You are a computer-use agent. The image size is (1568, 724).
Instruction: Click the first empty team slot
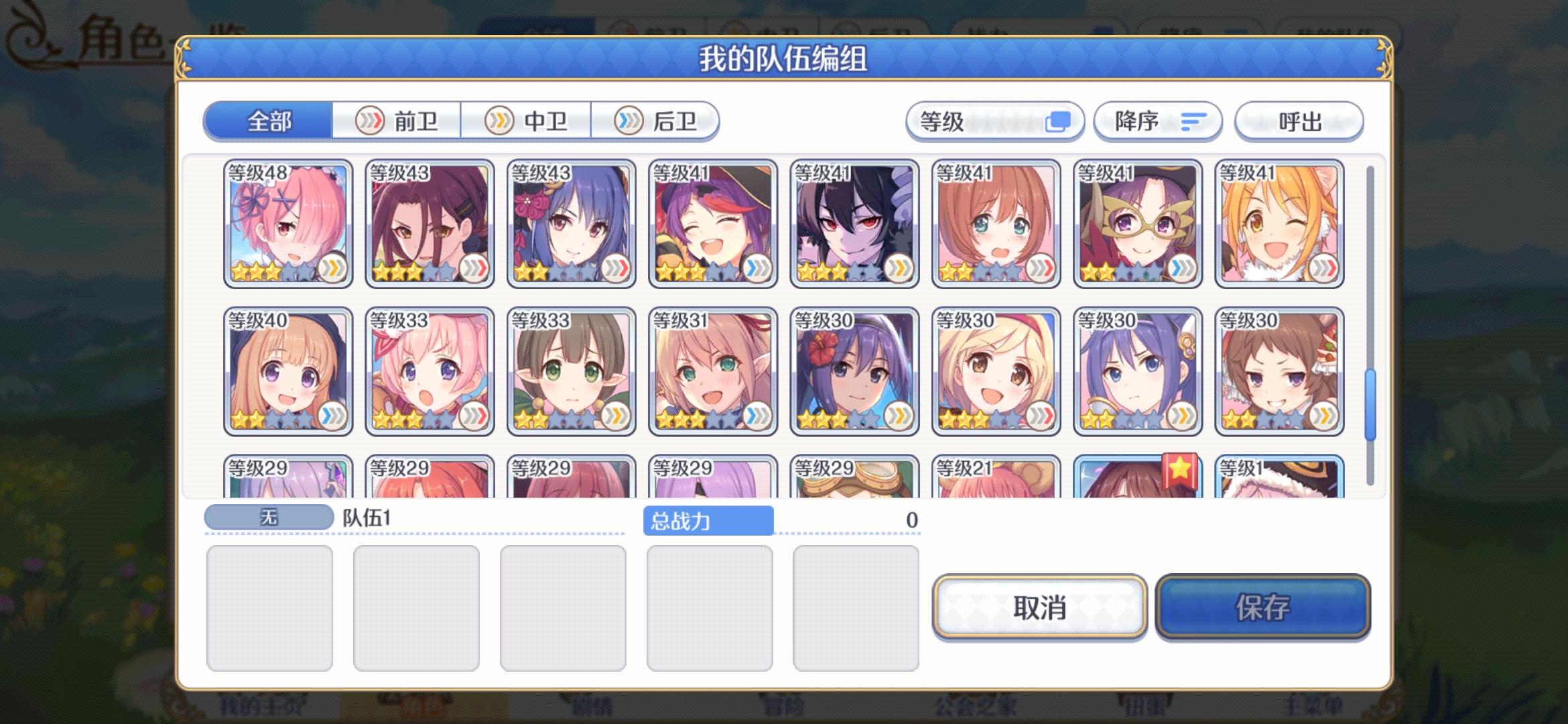pyautogui.click(x=270, y=605)
